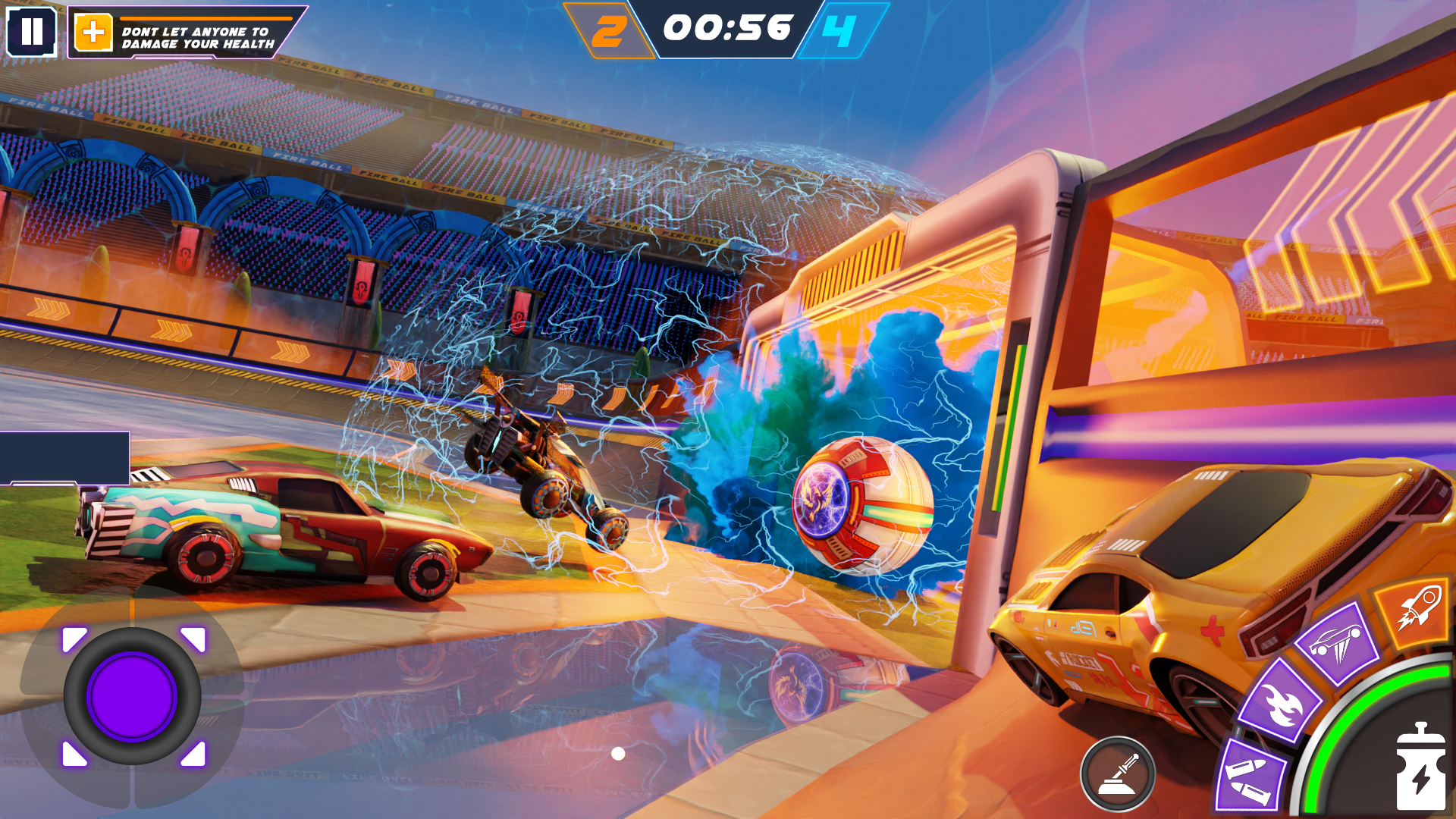
Task: Tap the energy drink nitro icon
Action: pyautogui.click(x=1423, y=765)
